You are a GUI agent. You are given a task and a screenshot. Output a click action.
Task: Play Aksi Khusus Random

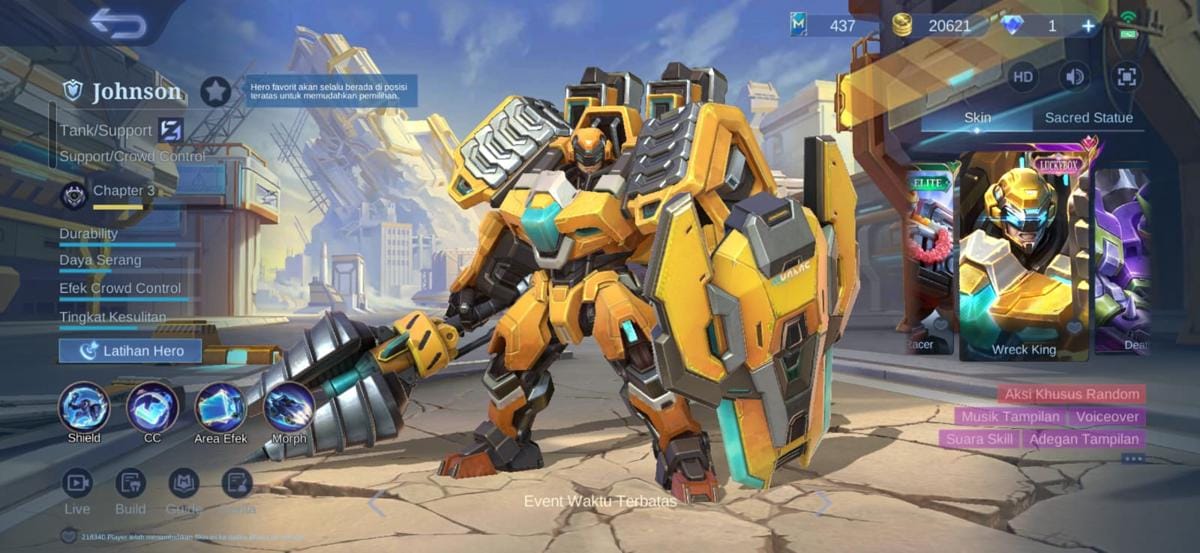click(1072, 394)
